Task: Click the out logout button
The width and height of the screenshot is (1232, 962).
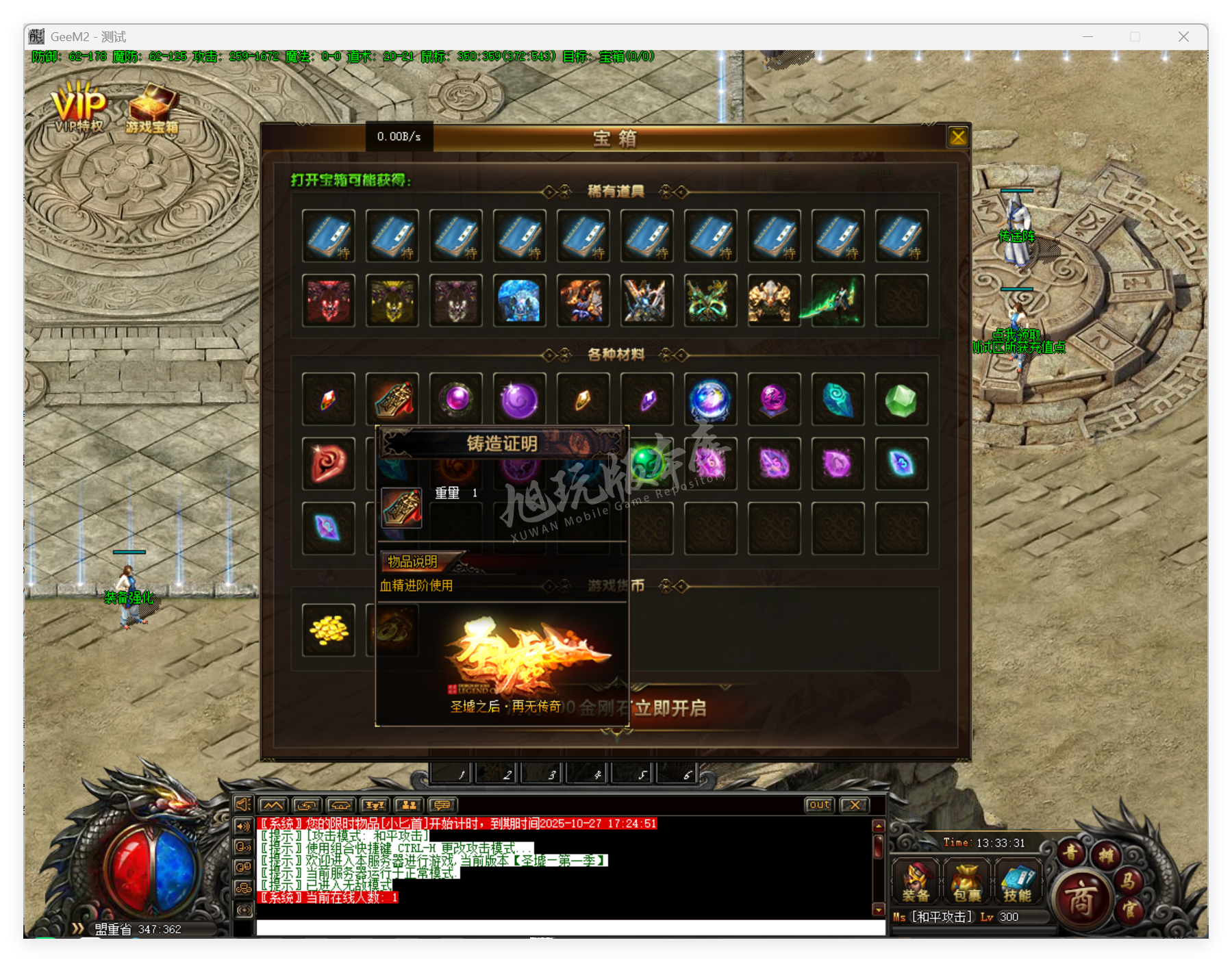Action: 819,805
